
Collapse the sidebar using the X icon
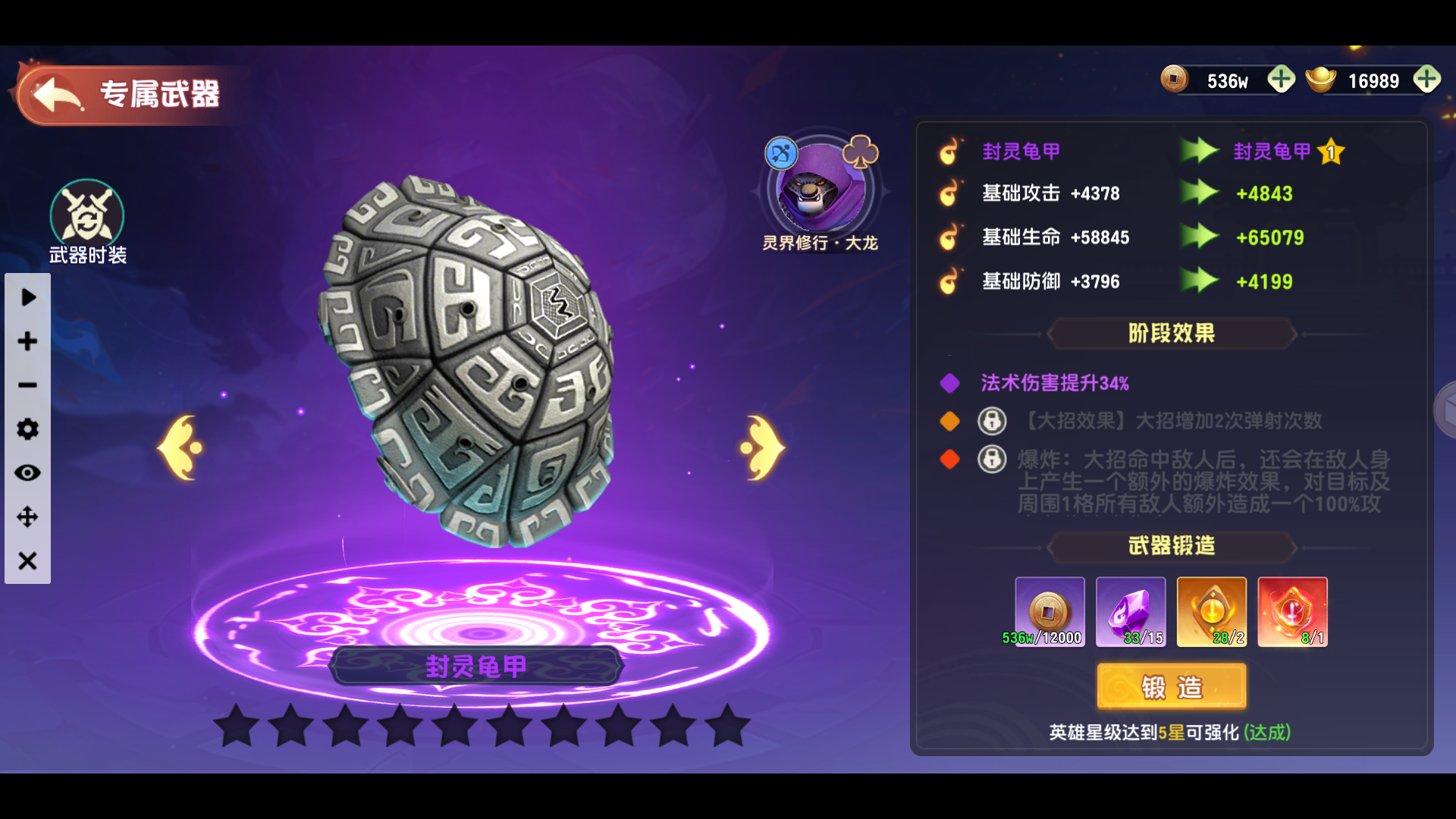coord(27,561)
